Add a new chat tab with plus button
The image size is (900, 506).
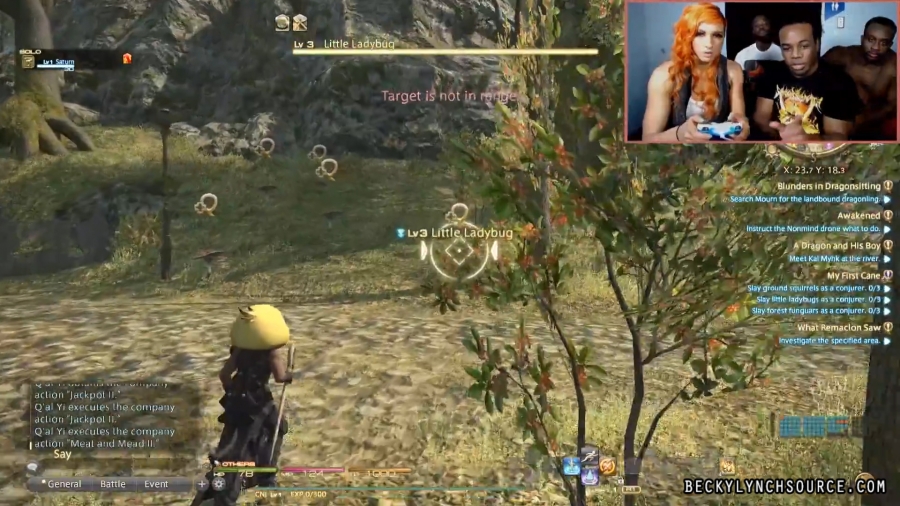point(201,484)
